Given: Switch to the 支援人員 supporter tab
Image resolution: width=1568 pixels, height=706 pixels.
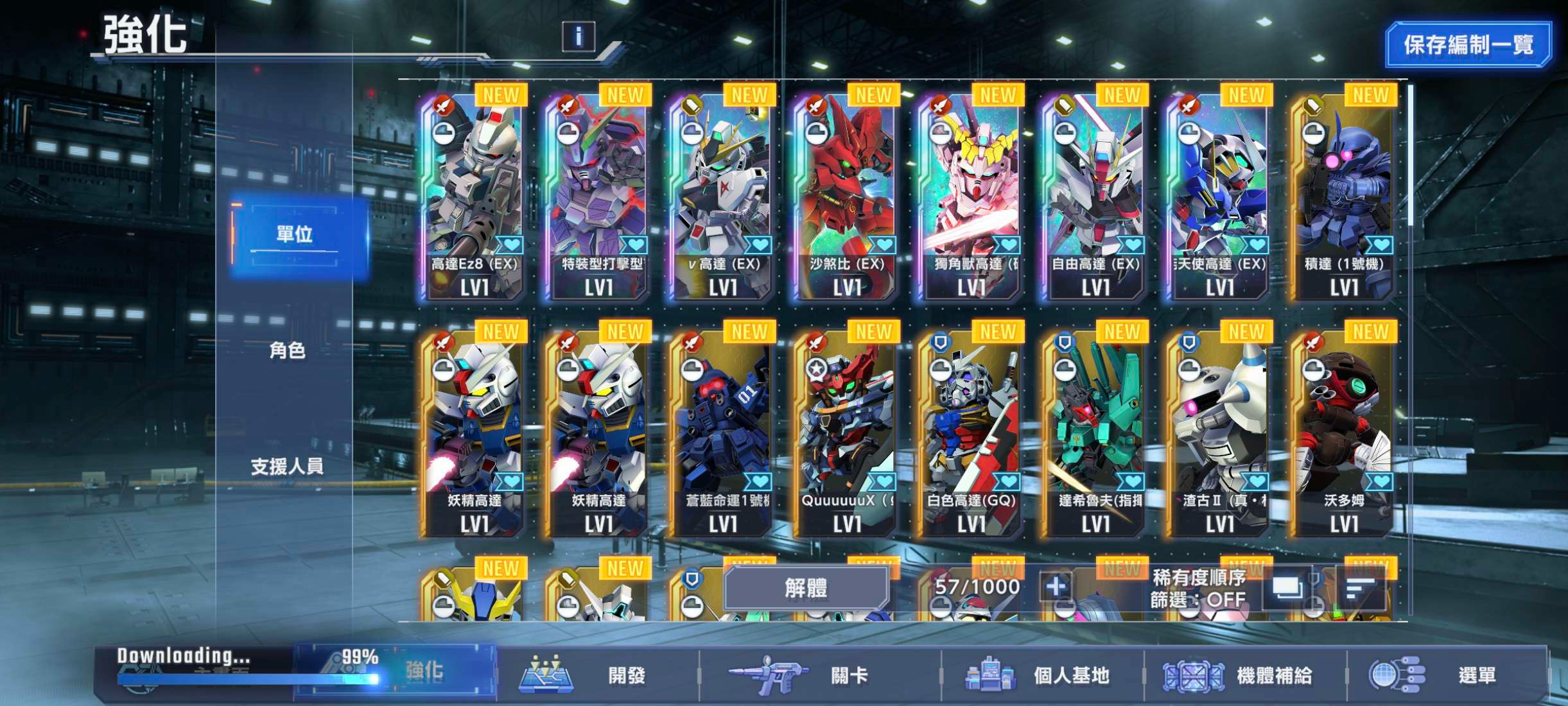Looking at the screenshot, I should point(287,467).
